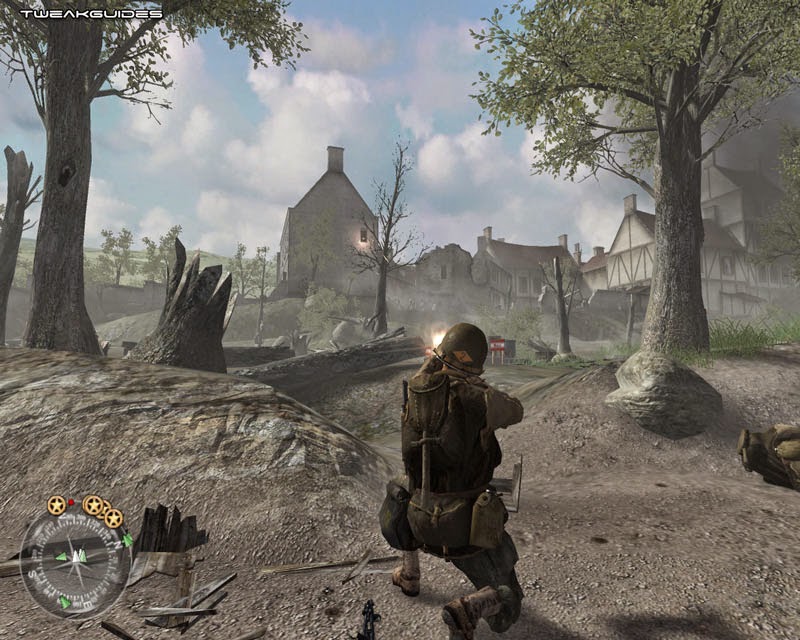800x640 pixels.
Task: Click the red enemy dot on the compass rim
Action: (71, 500)
